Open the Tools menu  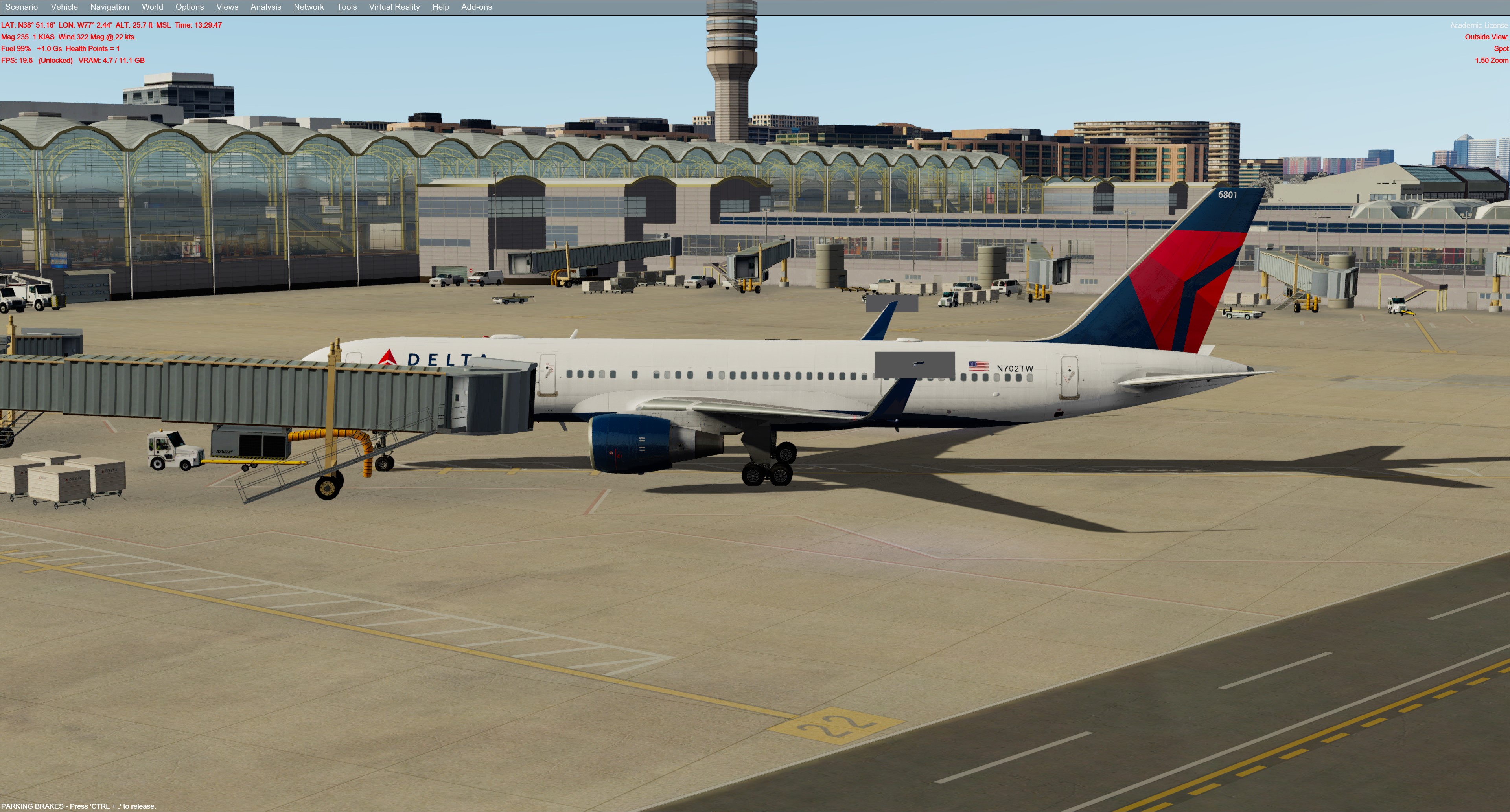346,7
